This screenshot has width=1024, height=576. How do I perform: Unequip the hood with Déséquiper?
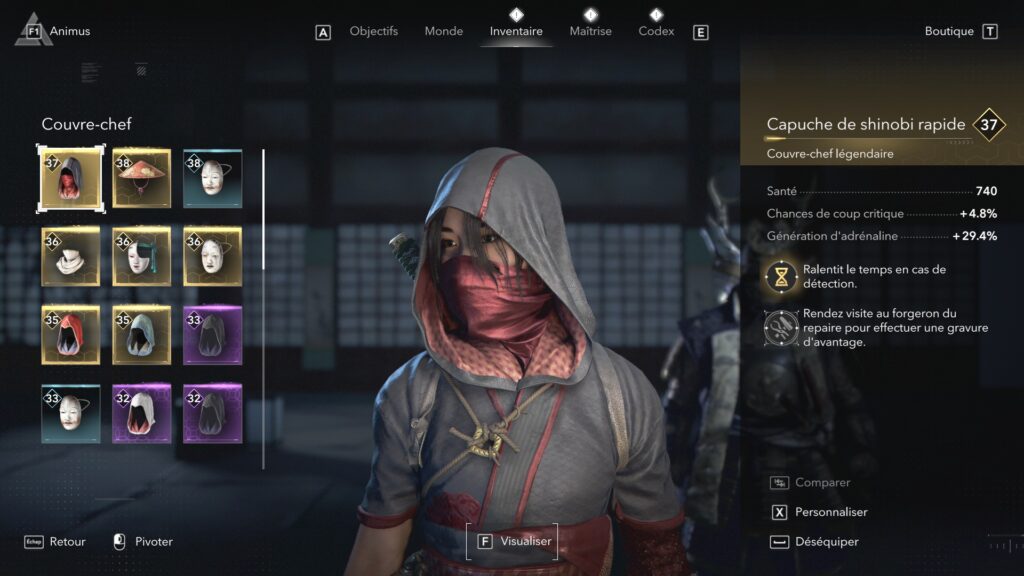click(826, 541)
